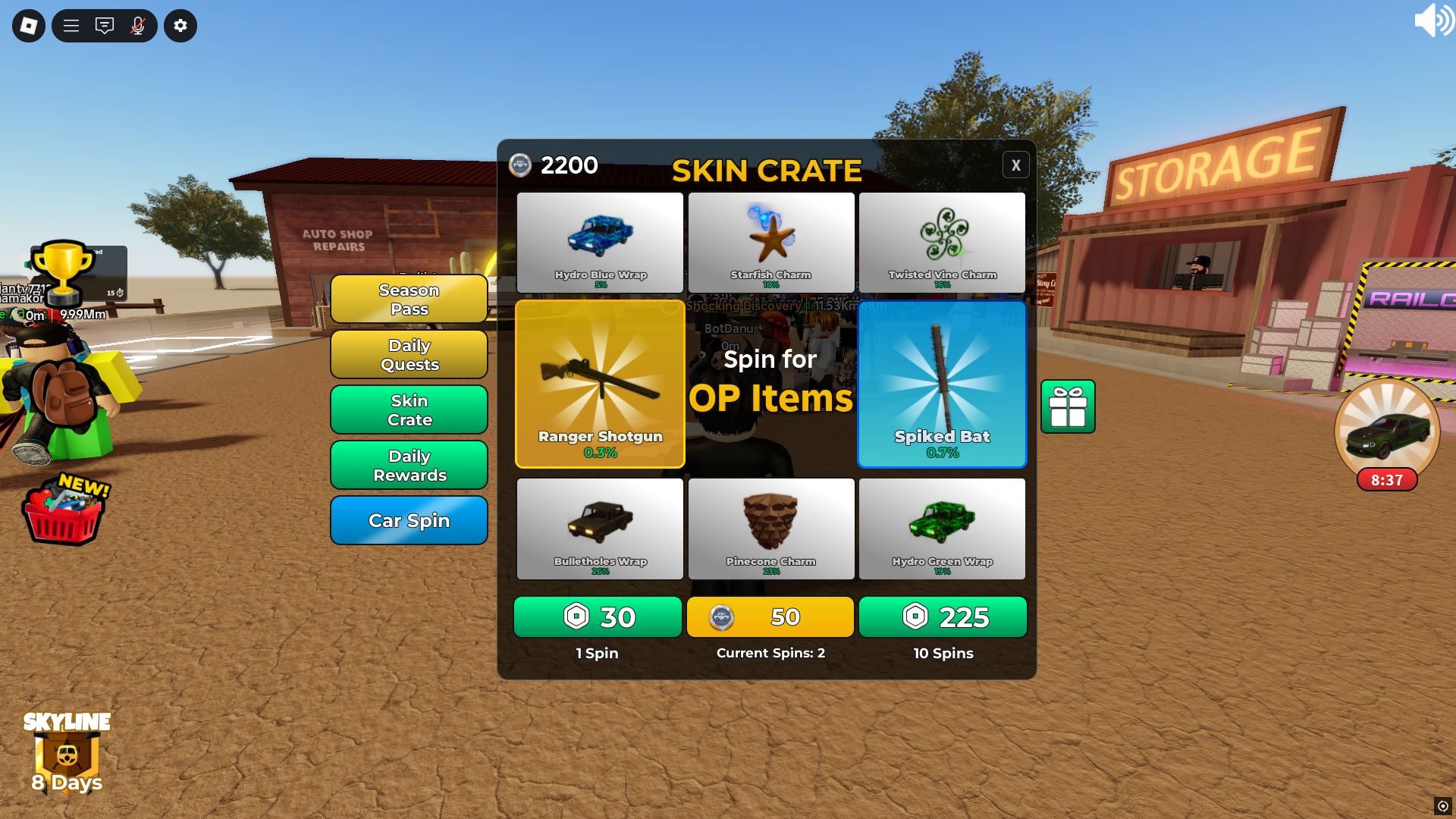Open the settings gear
The image size is (1456, 819).
point(180,25)
